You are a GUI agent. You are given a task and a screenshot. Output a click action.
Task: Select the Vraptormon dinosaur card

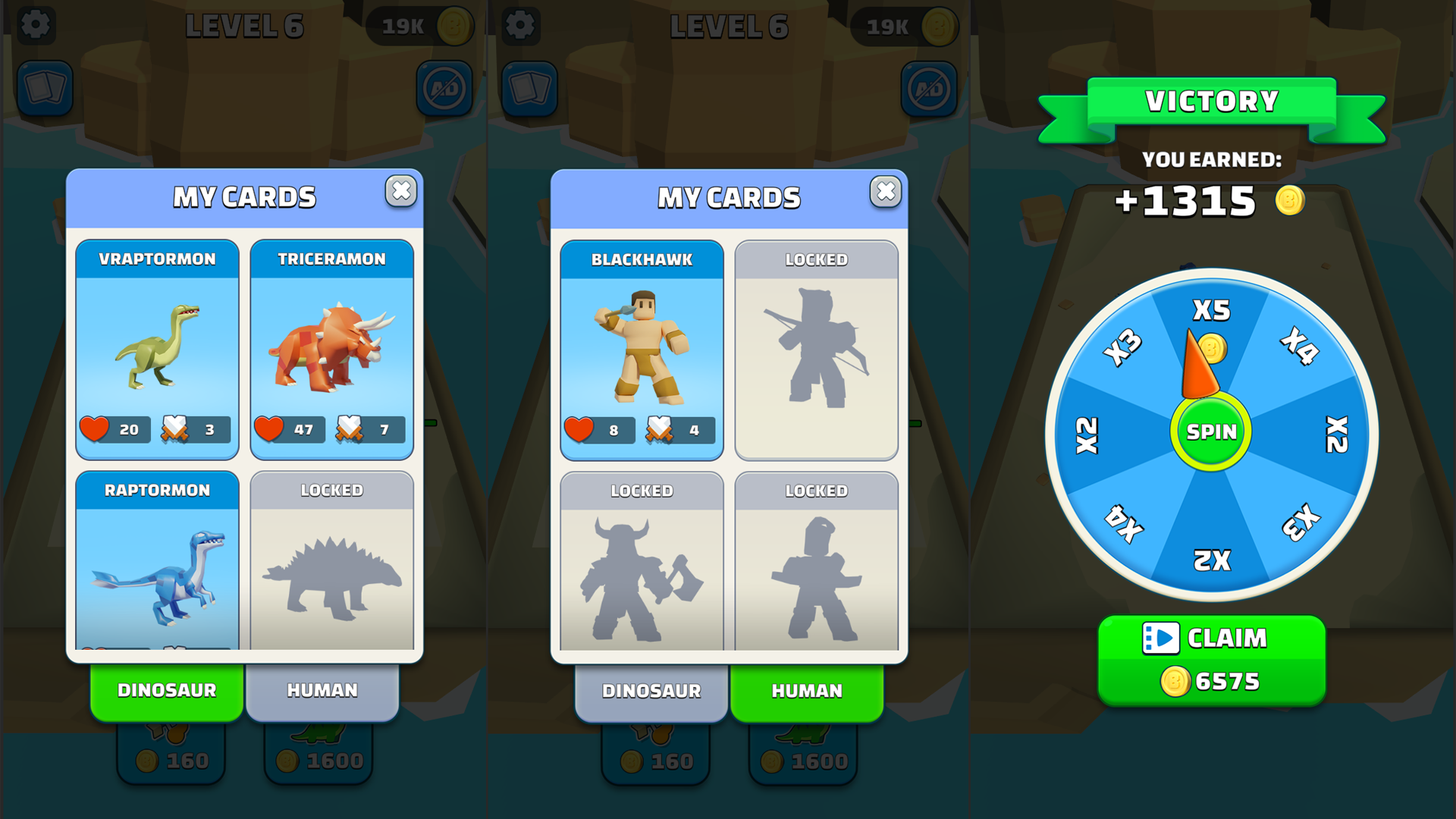click(157, 349)
